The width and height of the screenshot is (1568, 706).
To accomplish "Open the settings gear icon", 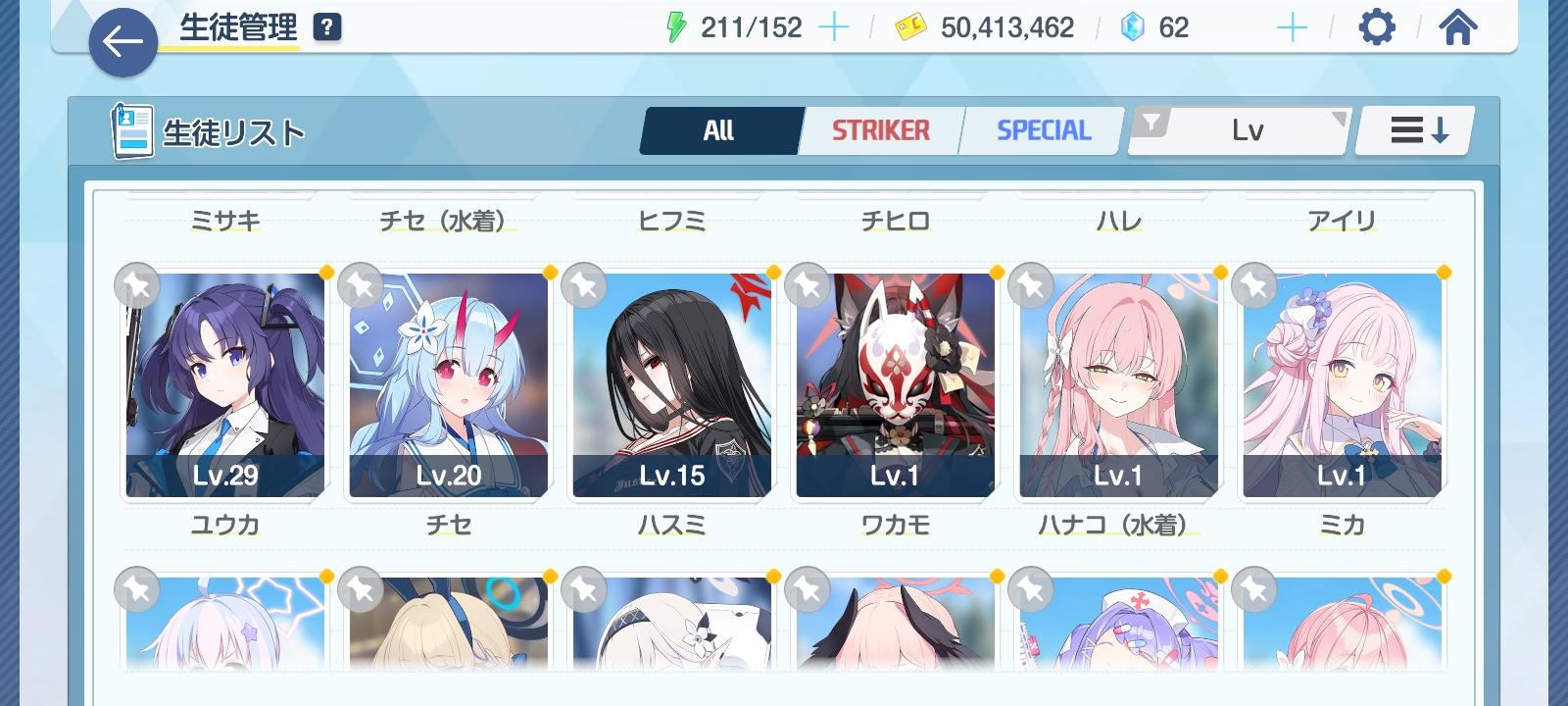I will tap(1377, 27).
